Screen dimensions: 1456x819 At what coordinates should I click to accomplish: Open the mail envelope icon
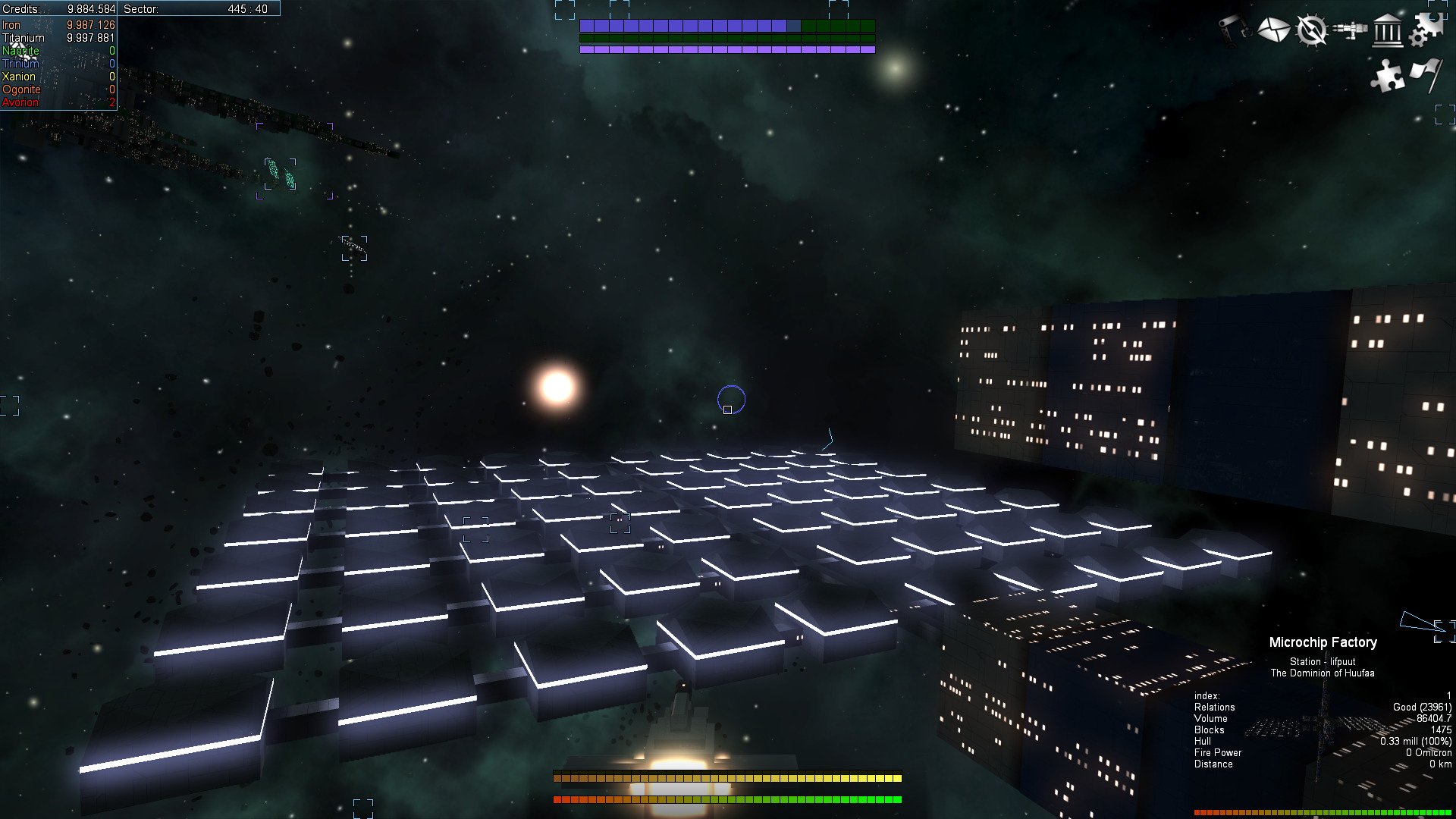1273,30
